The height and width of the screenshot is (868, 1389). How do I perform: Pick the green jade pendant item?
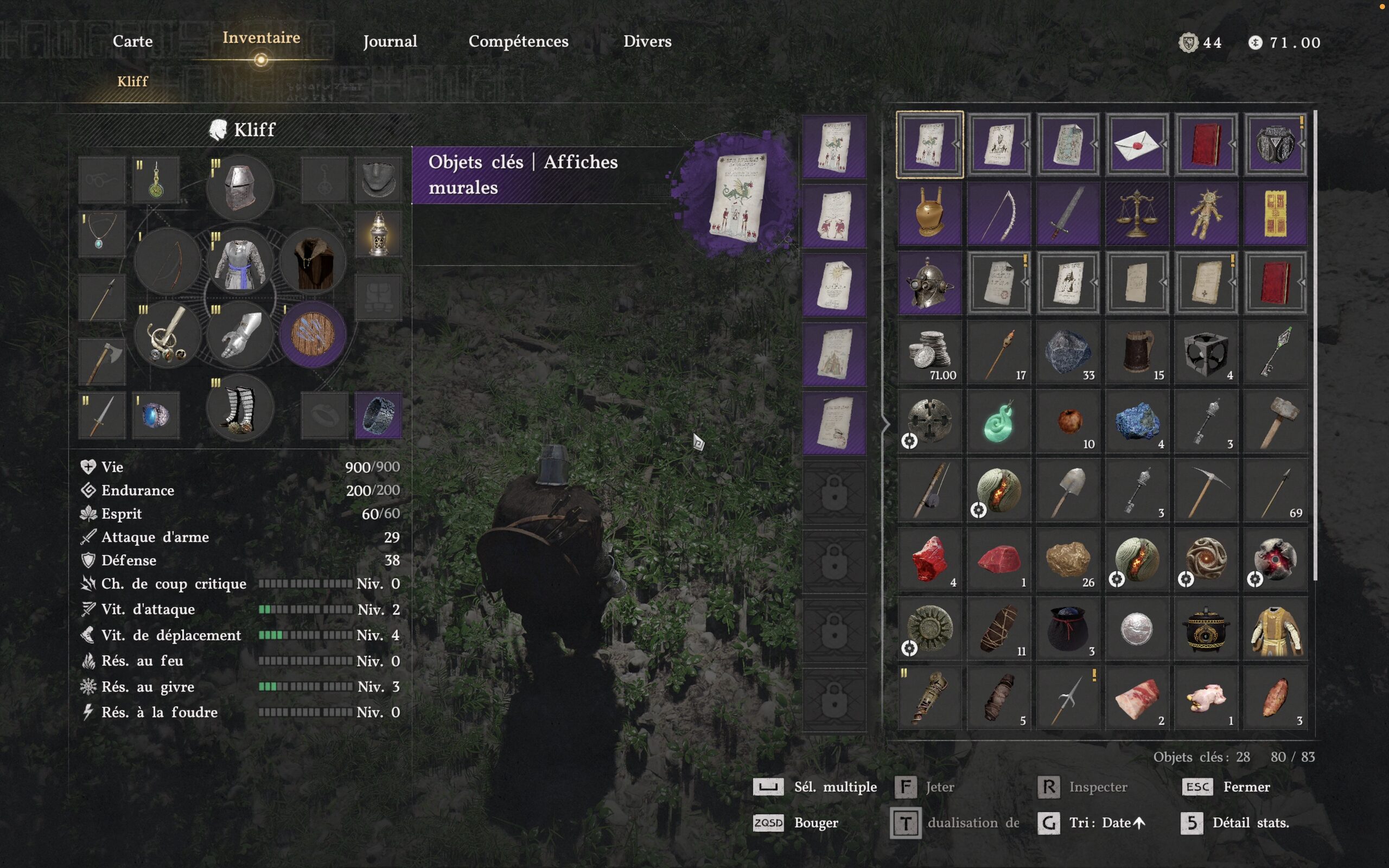[999, 422]
